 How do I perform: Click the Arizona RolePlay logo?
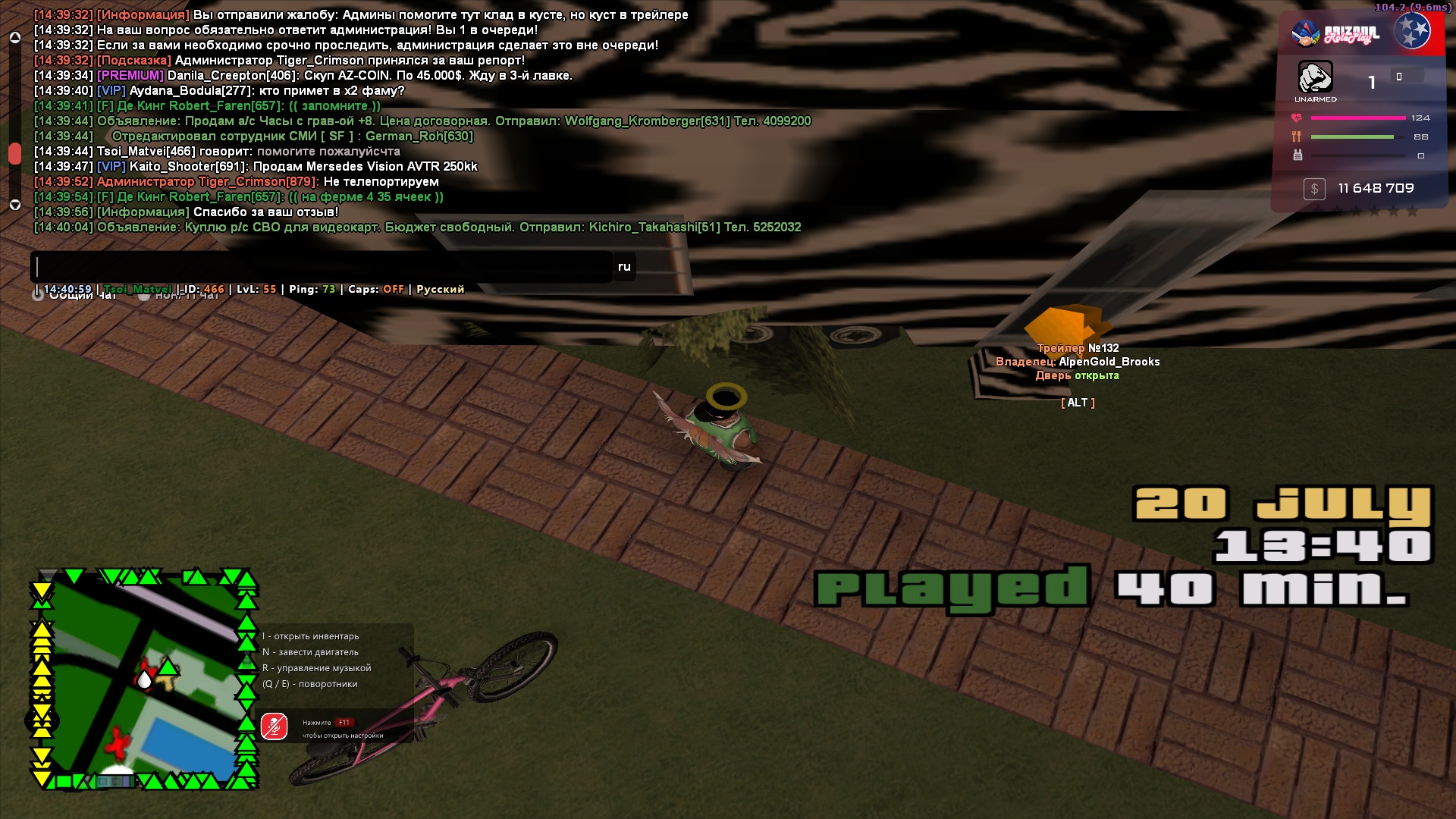(x=1336, y=33)
